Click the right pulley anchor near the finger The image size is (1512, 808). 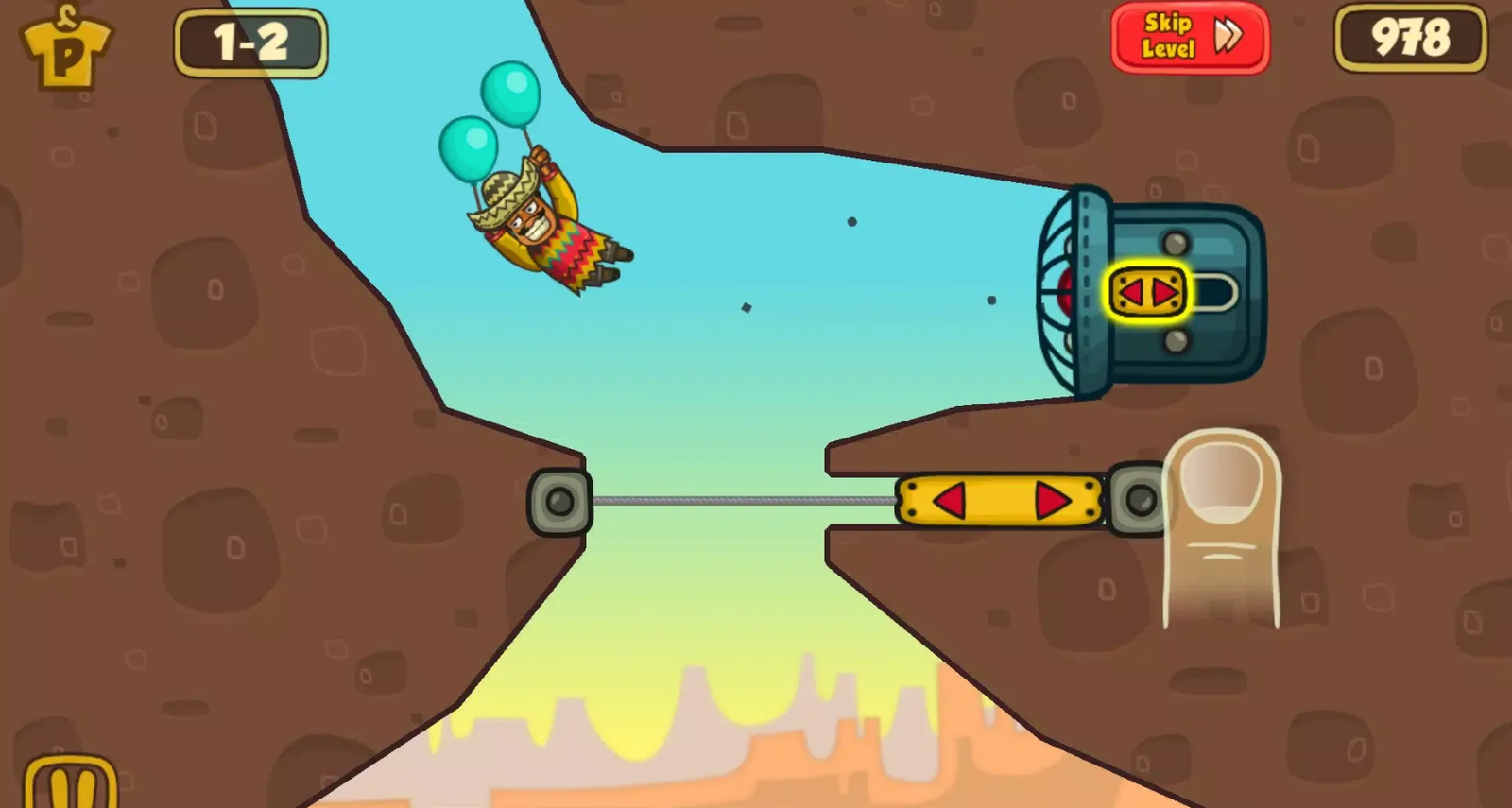point(1137,496)
